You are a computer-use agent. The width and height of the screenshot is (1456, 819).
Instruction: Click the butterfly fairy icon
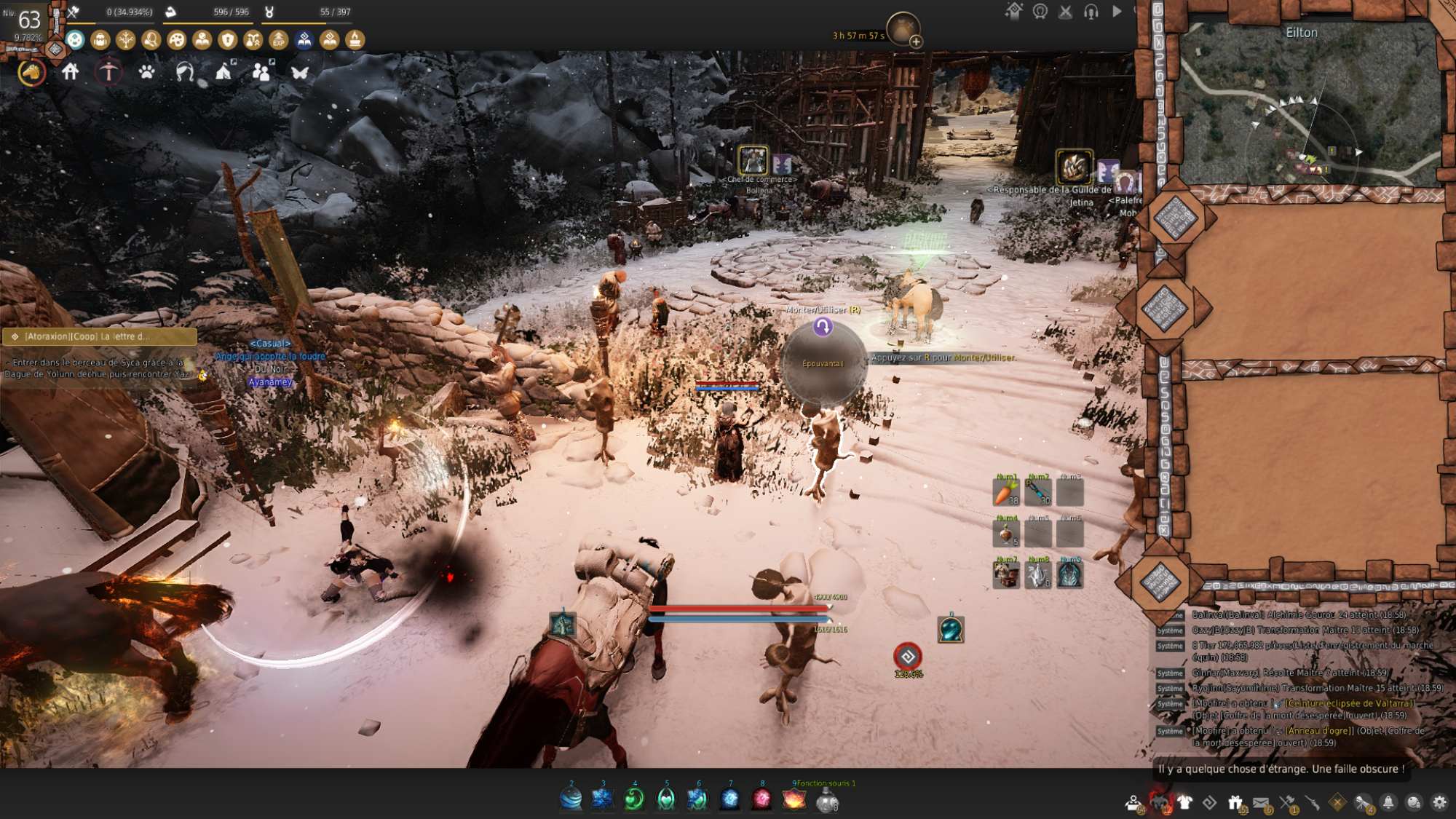point(300,72)
